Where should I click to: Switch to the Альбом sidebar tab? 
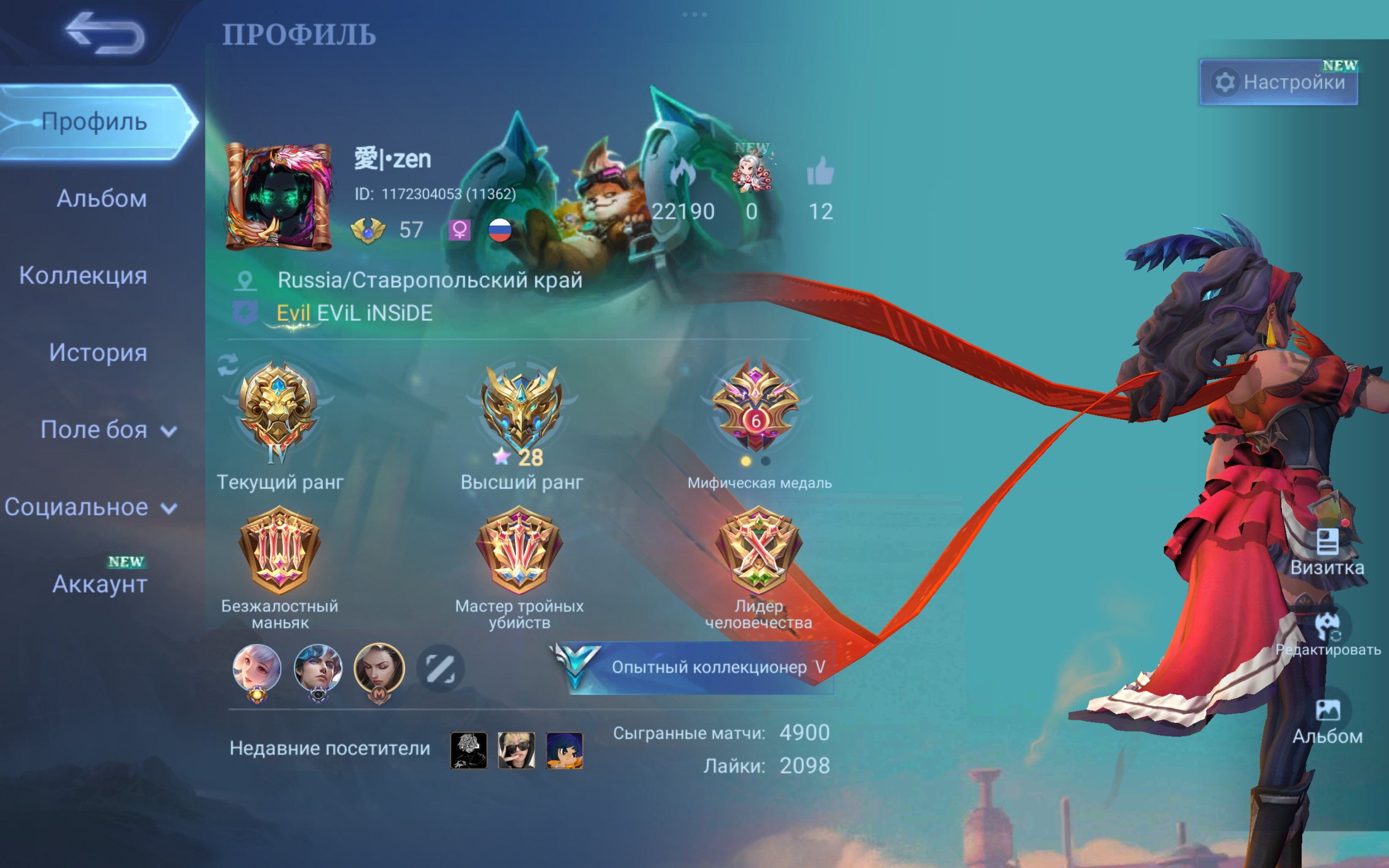[102, 199]
